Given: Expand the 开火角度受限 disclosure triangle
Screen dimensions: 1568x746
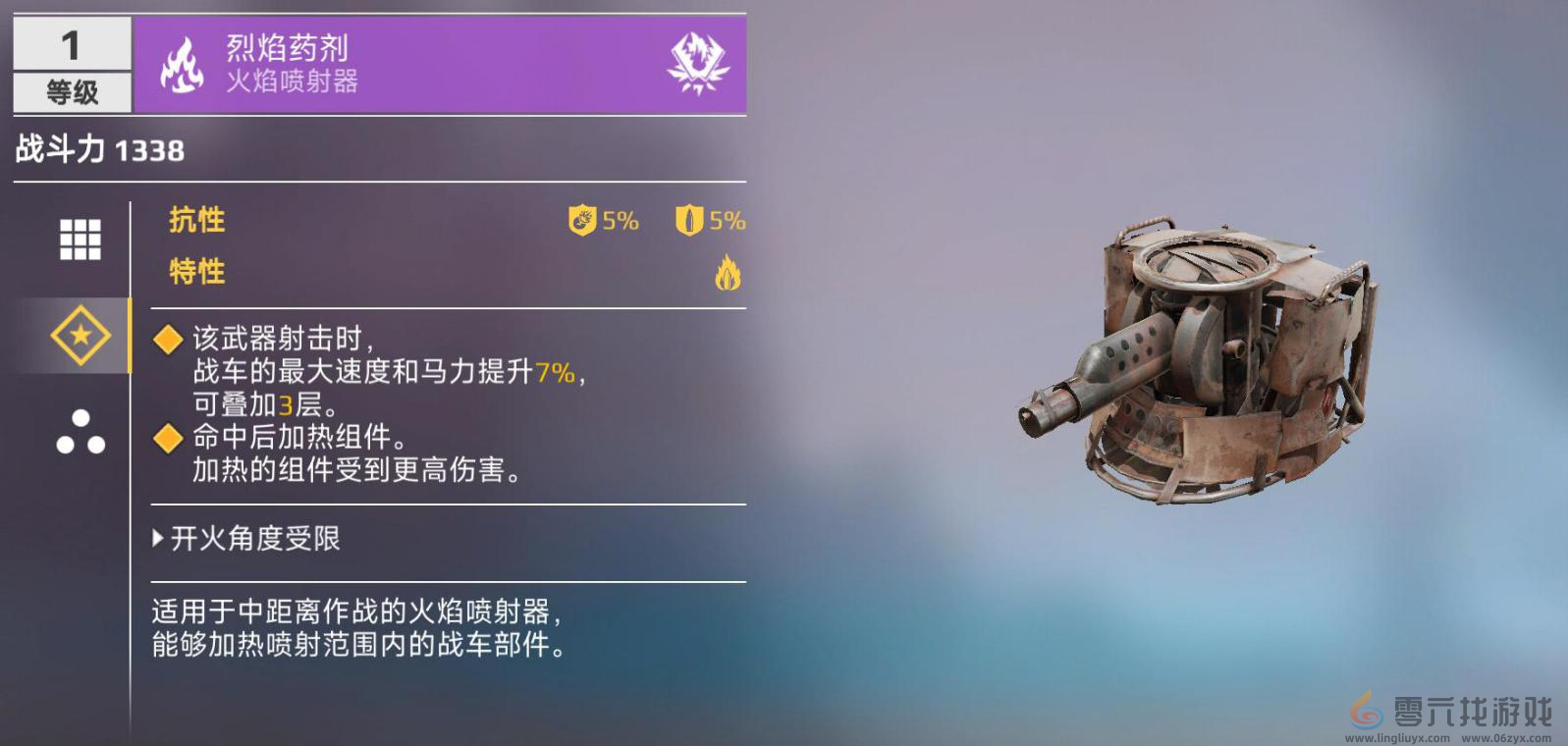Looking at the screenshot, I should (157, 538).
